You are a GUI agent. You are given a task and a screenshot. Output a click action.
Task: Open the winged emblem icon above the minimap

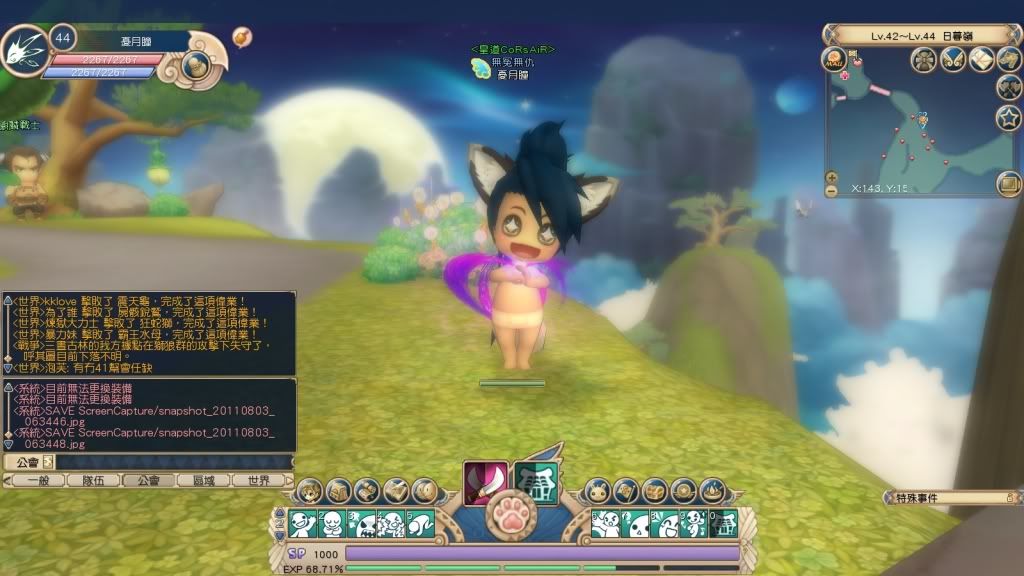953,59
